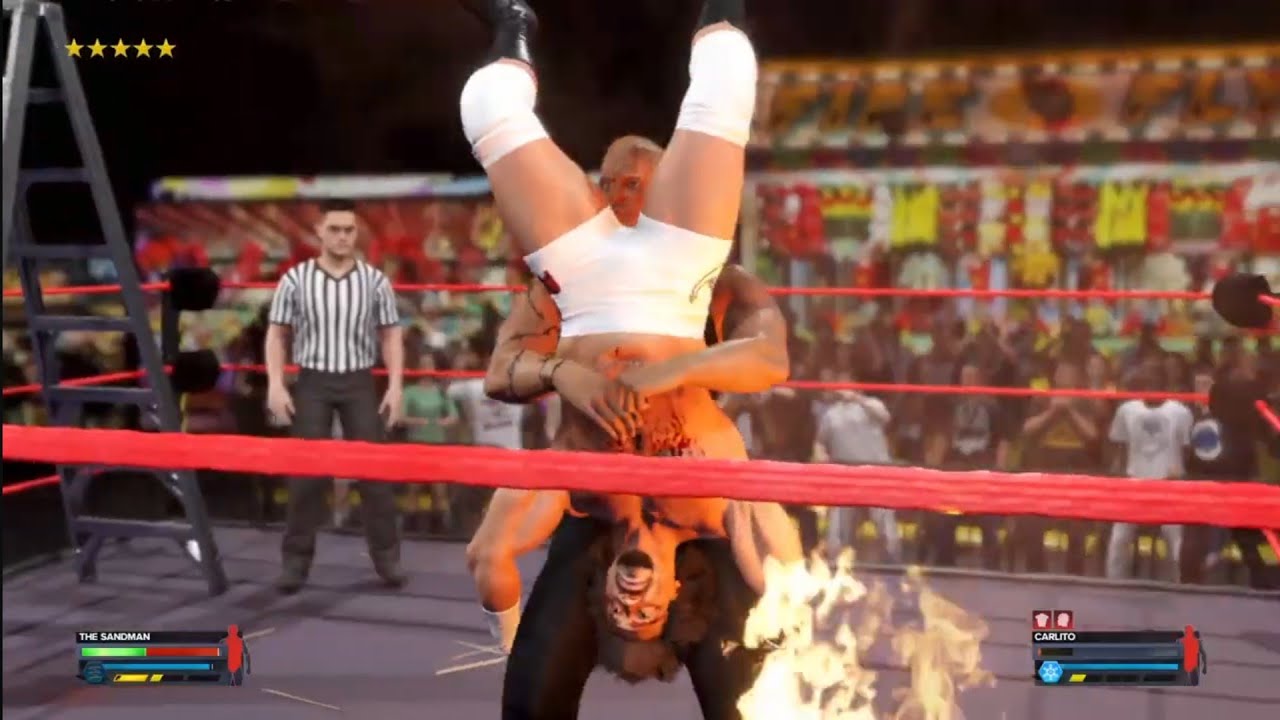Select the THE SANDMAN name label
This screenshot has height=720, width=1280.
tap(115, 637)
